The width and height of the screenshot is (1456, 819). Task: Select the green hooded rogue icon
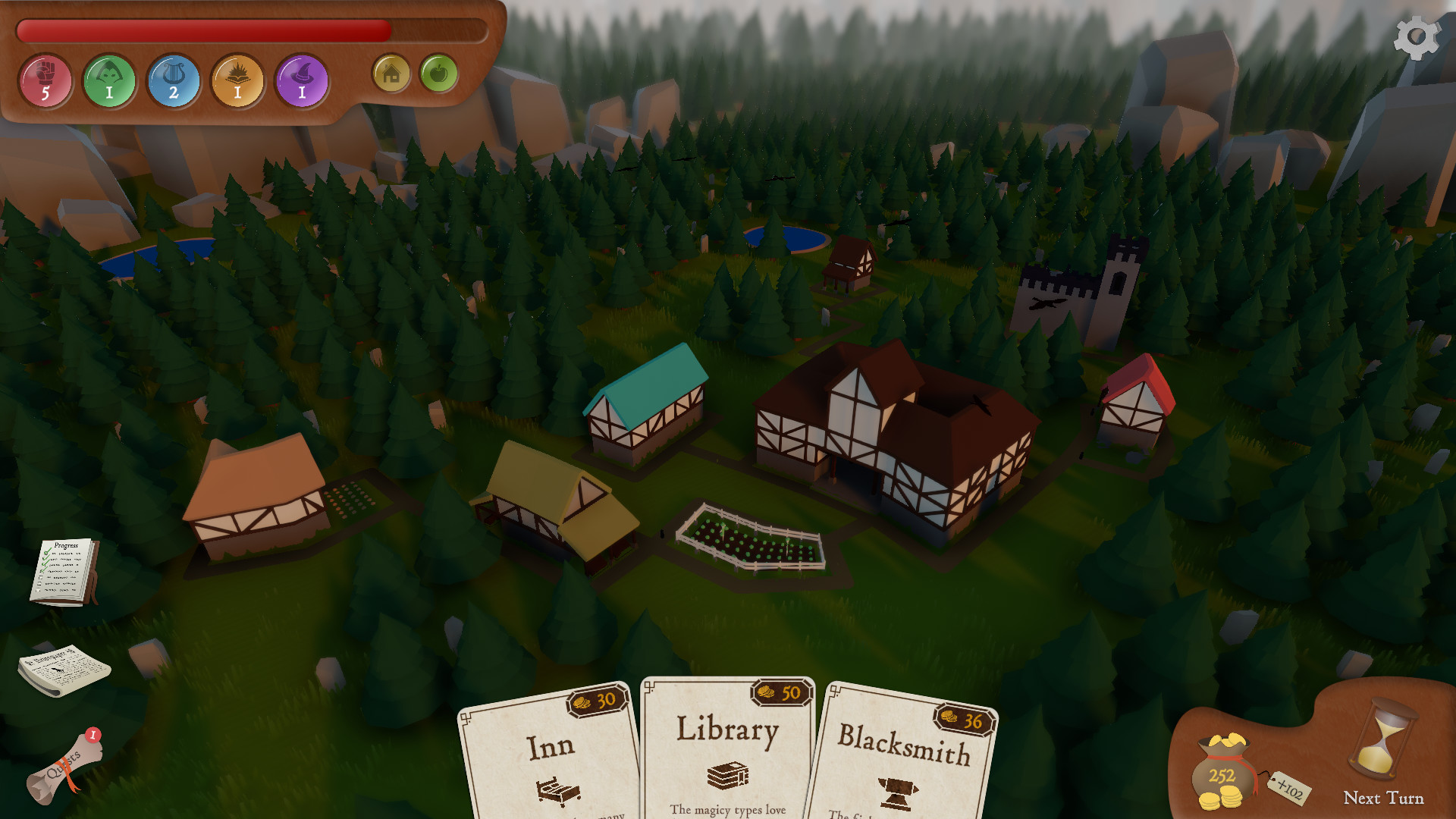pyautogui.click(x=109, y=80)
